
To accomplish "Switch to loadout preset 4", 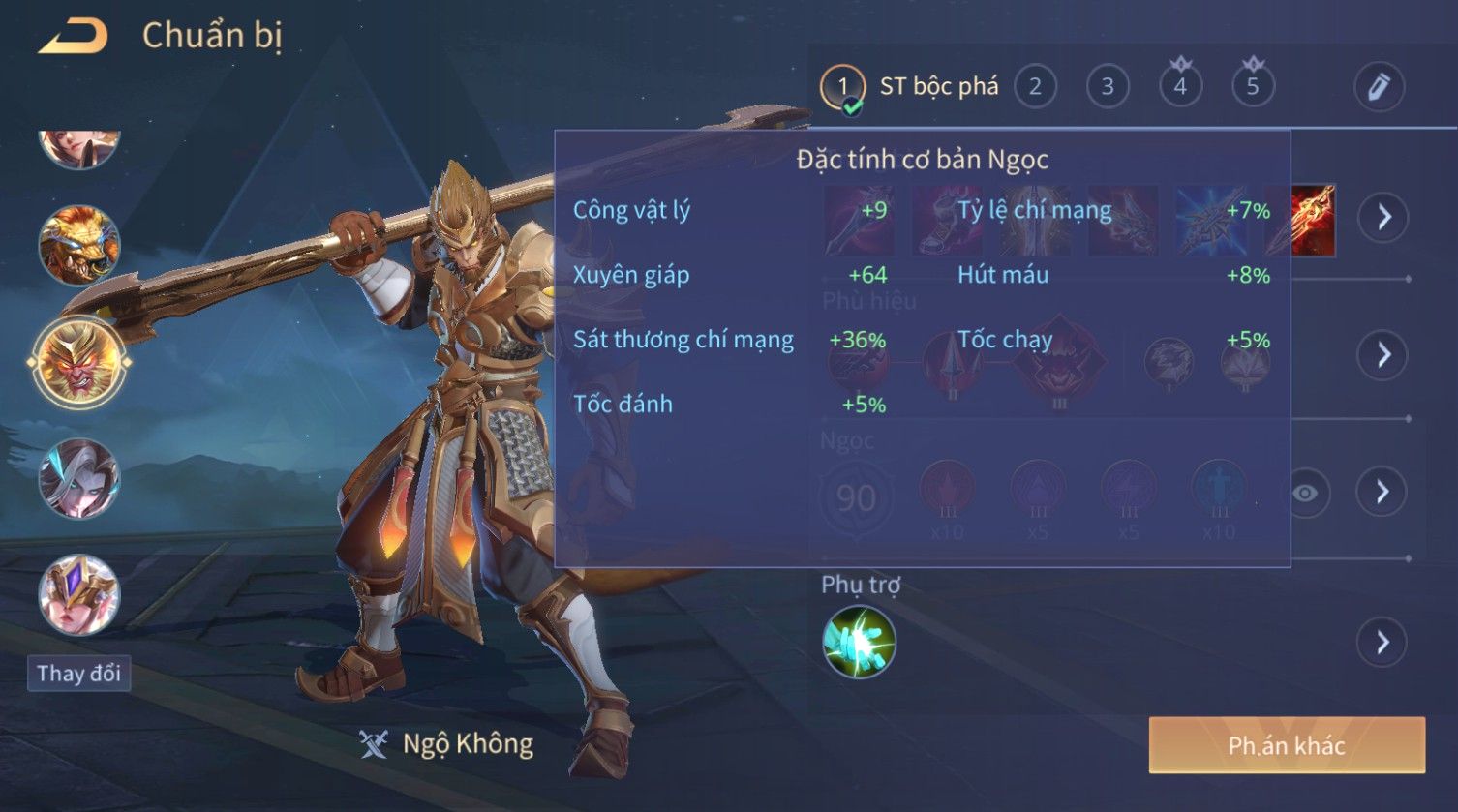I will pyautogui.click(x=1180, y=87).
